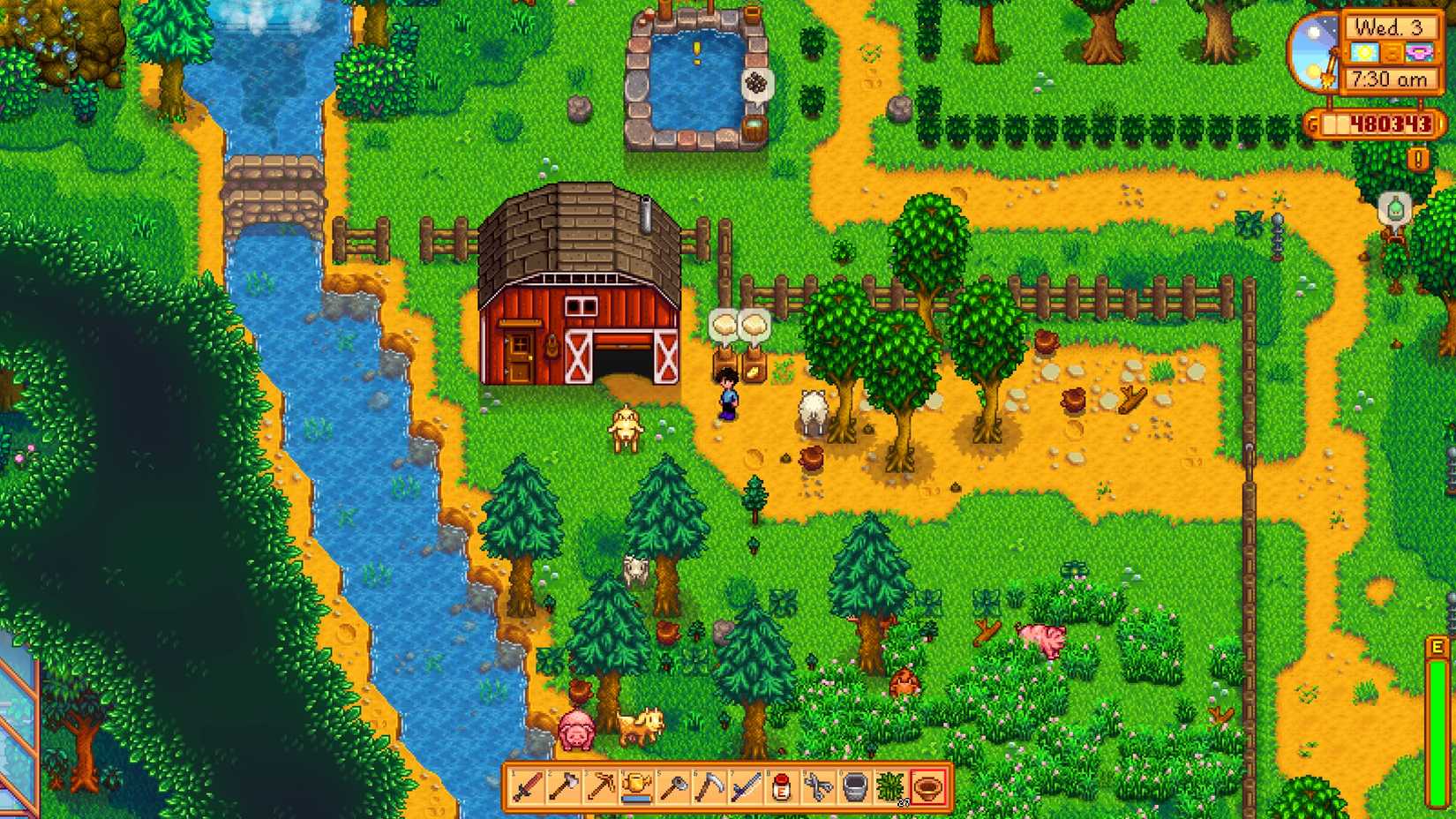Image resolution: width=1456 pixels, height=819 pixels.
Task: Click the gold counter showing 480343
Action: click(1390, 123)
